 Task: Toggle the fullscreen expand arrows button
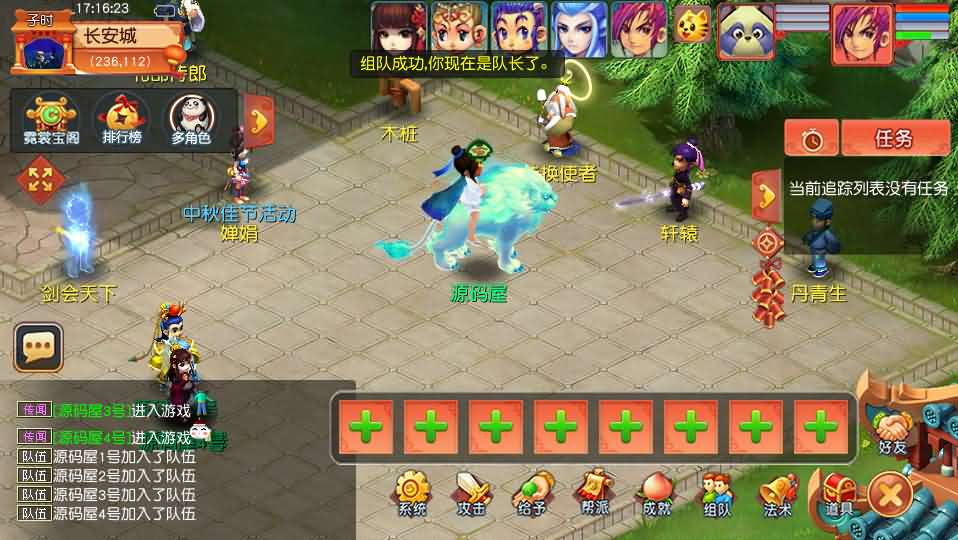[x=41, y=180]
